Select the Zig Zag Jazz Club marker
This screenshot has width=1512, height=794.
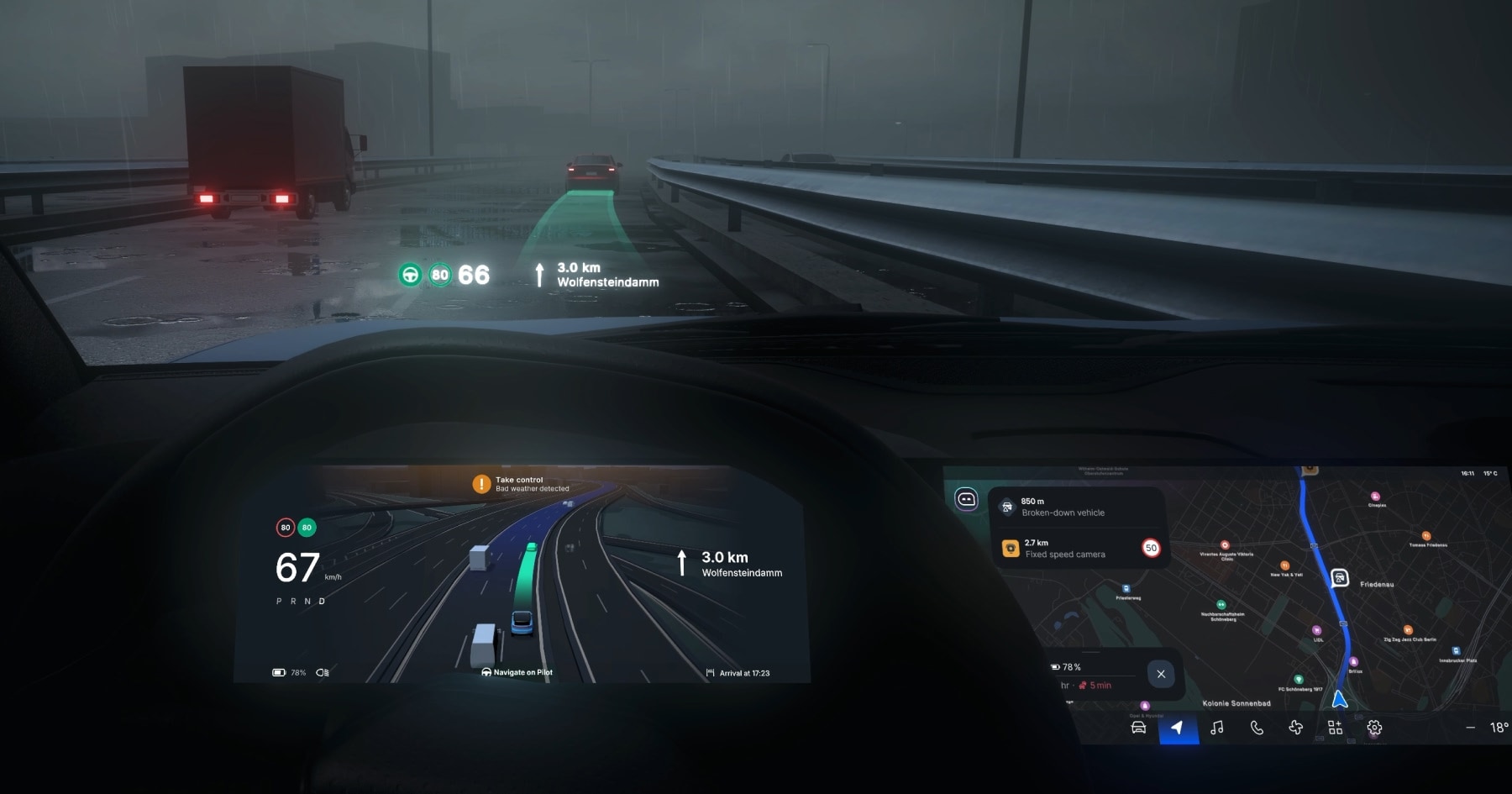pyautogui.click(x=1408, y=630)
